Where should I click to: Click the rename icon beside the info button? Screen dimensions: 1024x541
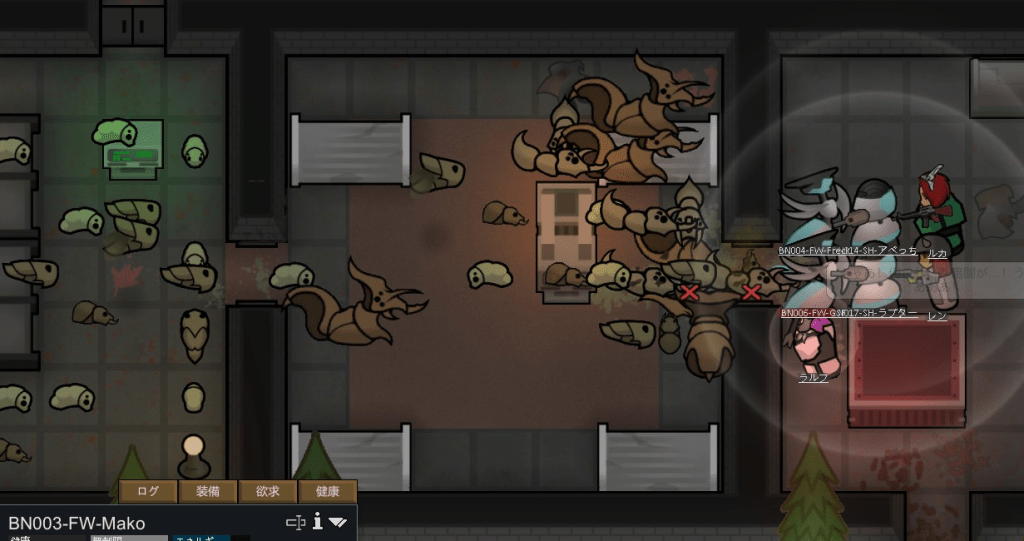[x=295, y=522]
